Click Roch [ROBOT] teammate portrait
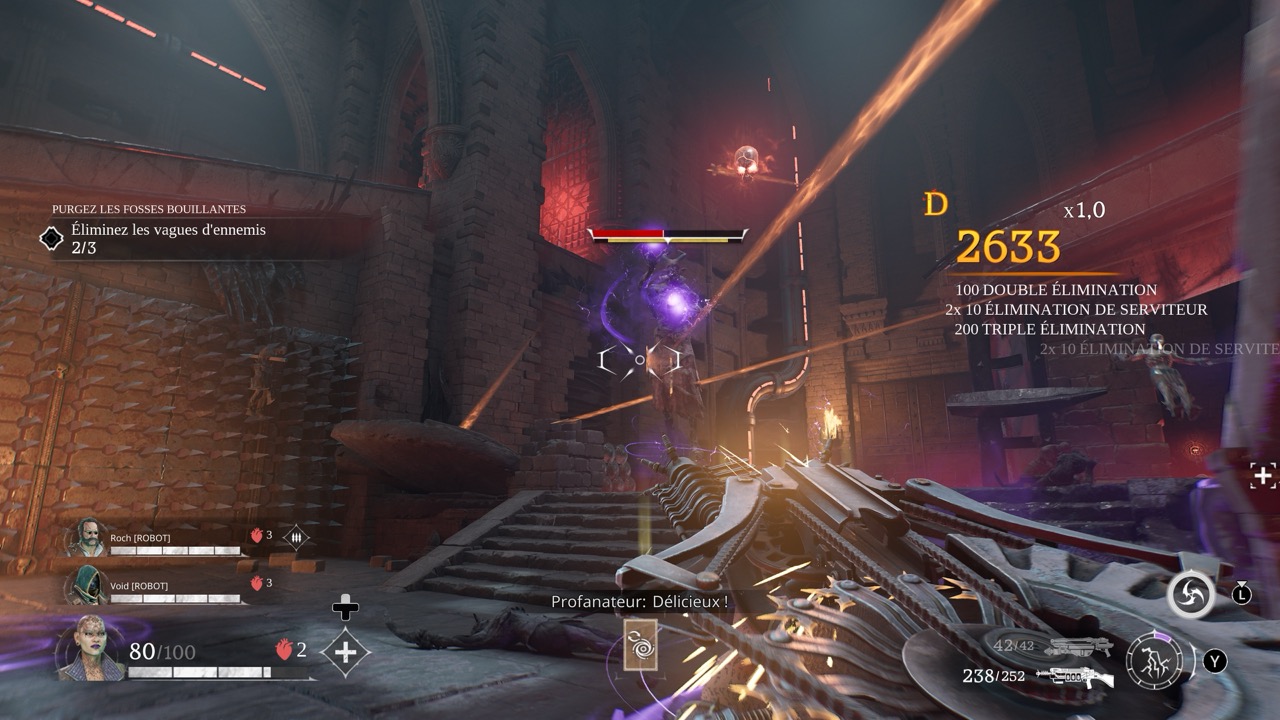The image size is (1280, 720). pos(85,538)
